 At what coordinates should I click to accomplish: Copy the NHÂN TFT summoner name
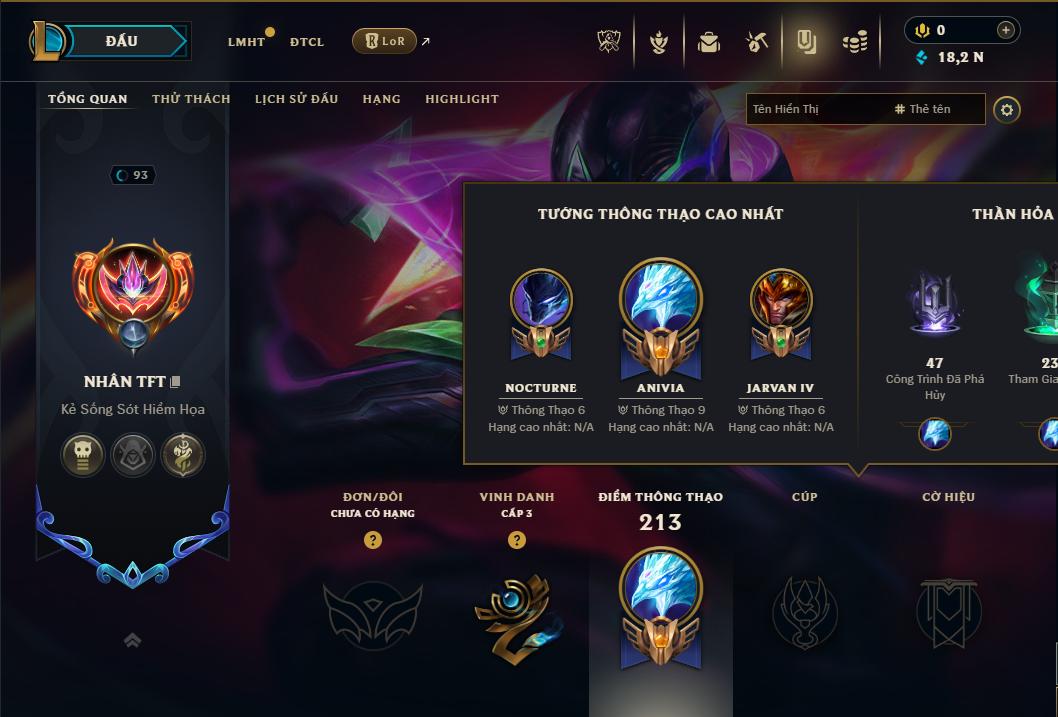176,382
